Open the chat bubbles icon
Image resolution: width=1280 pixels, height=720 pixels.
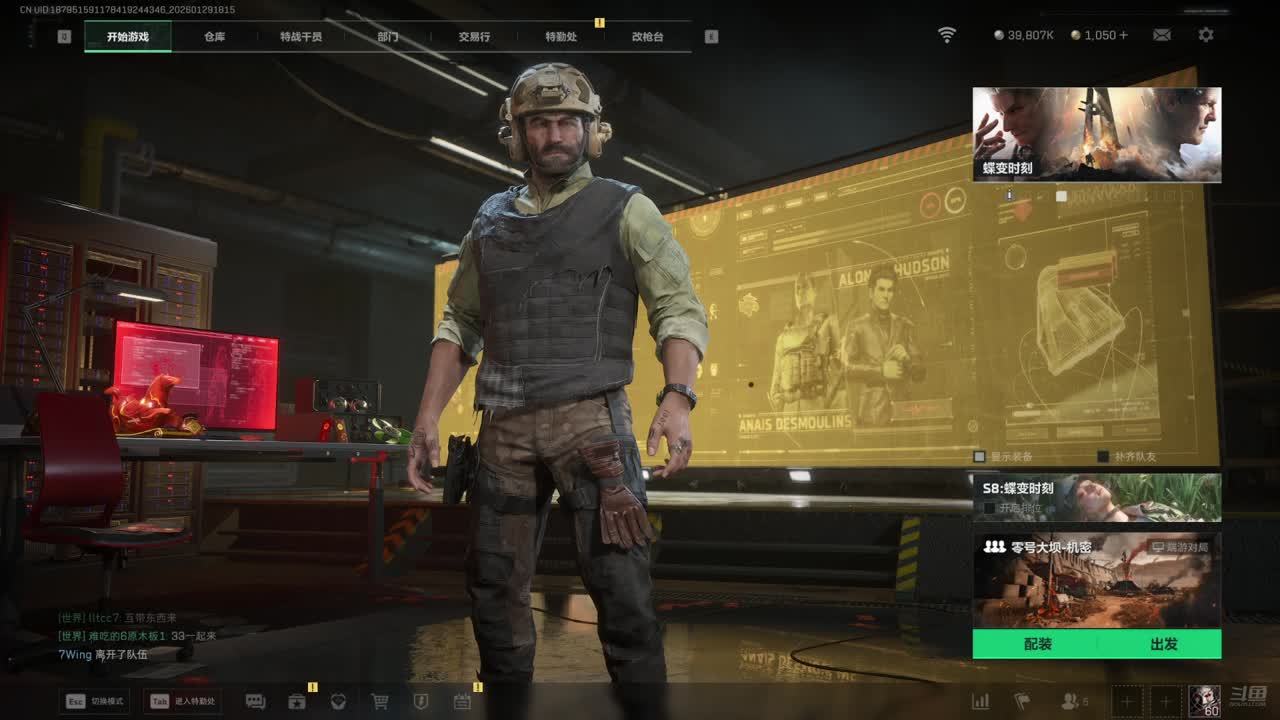(x=255, y=701)
